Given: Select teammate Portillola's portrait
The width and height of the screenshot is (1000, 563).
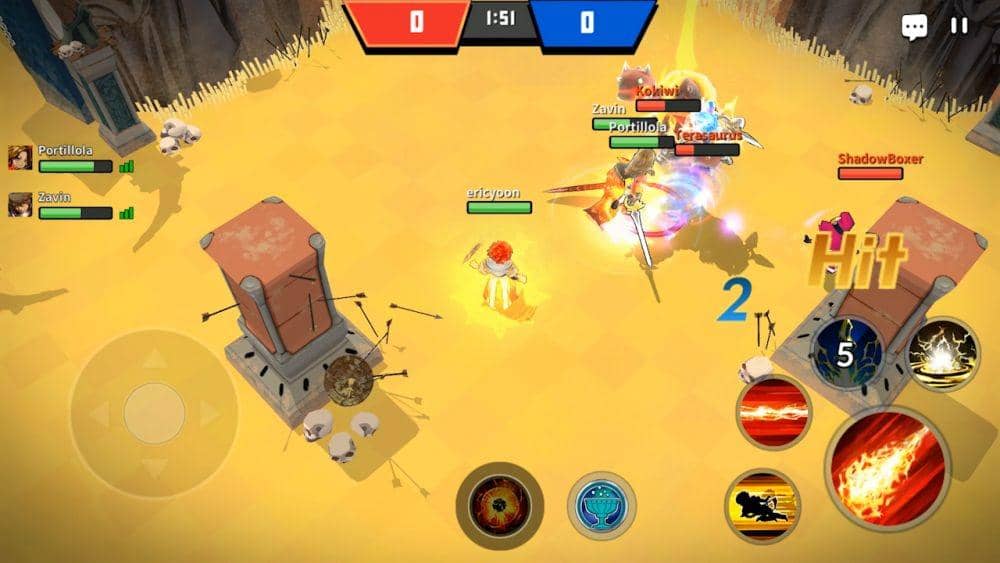Looking at the screenshot, I should coord(20,158).
